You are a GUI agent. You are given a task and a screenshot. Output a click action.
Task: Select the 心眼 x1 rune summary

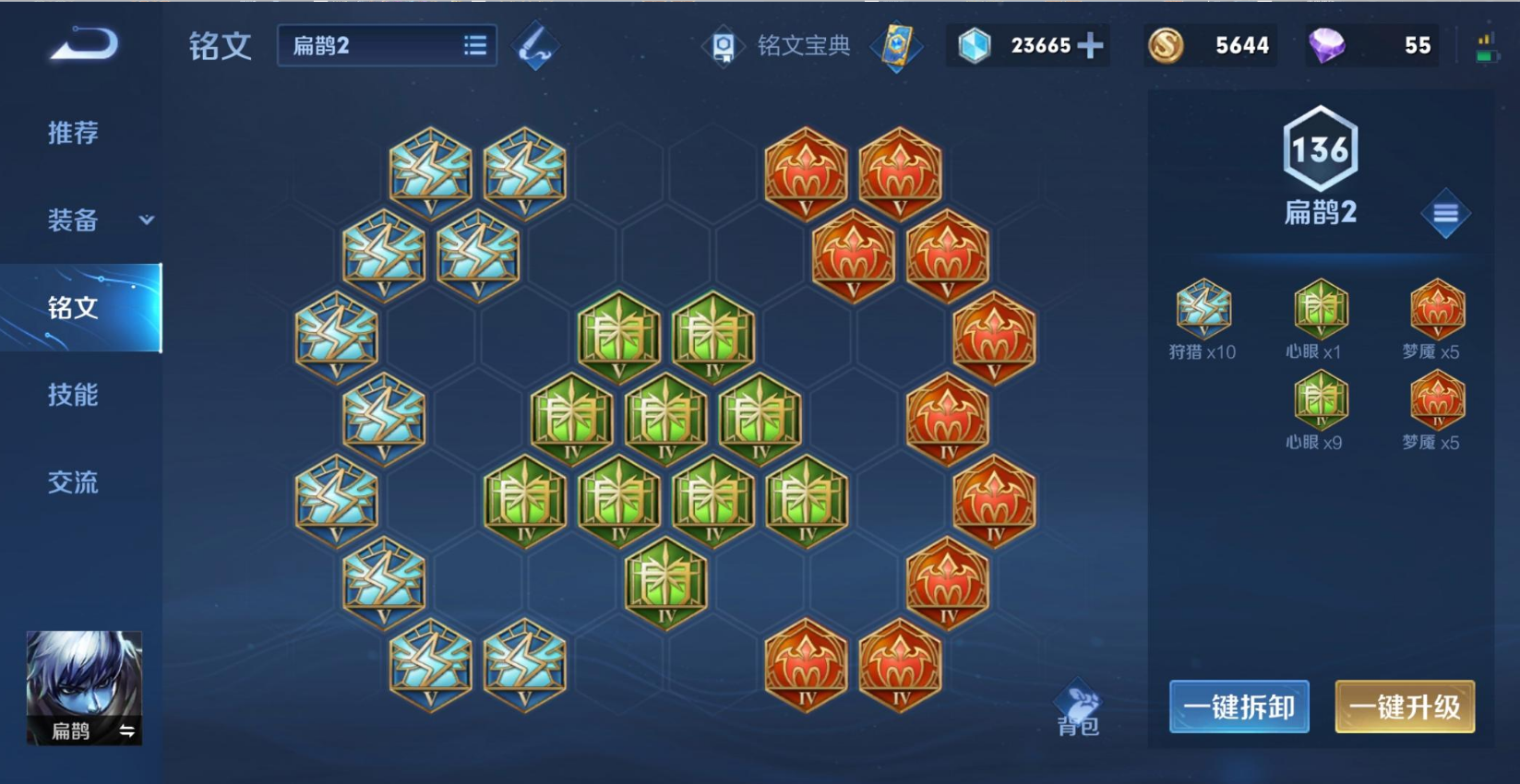[x=1320, y=319]
